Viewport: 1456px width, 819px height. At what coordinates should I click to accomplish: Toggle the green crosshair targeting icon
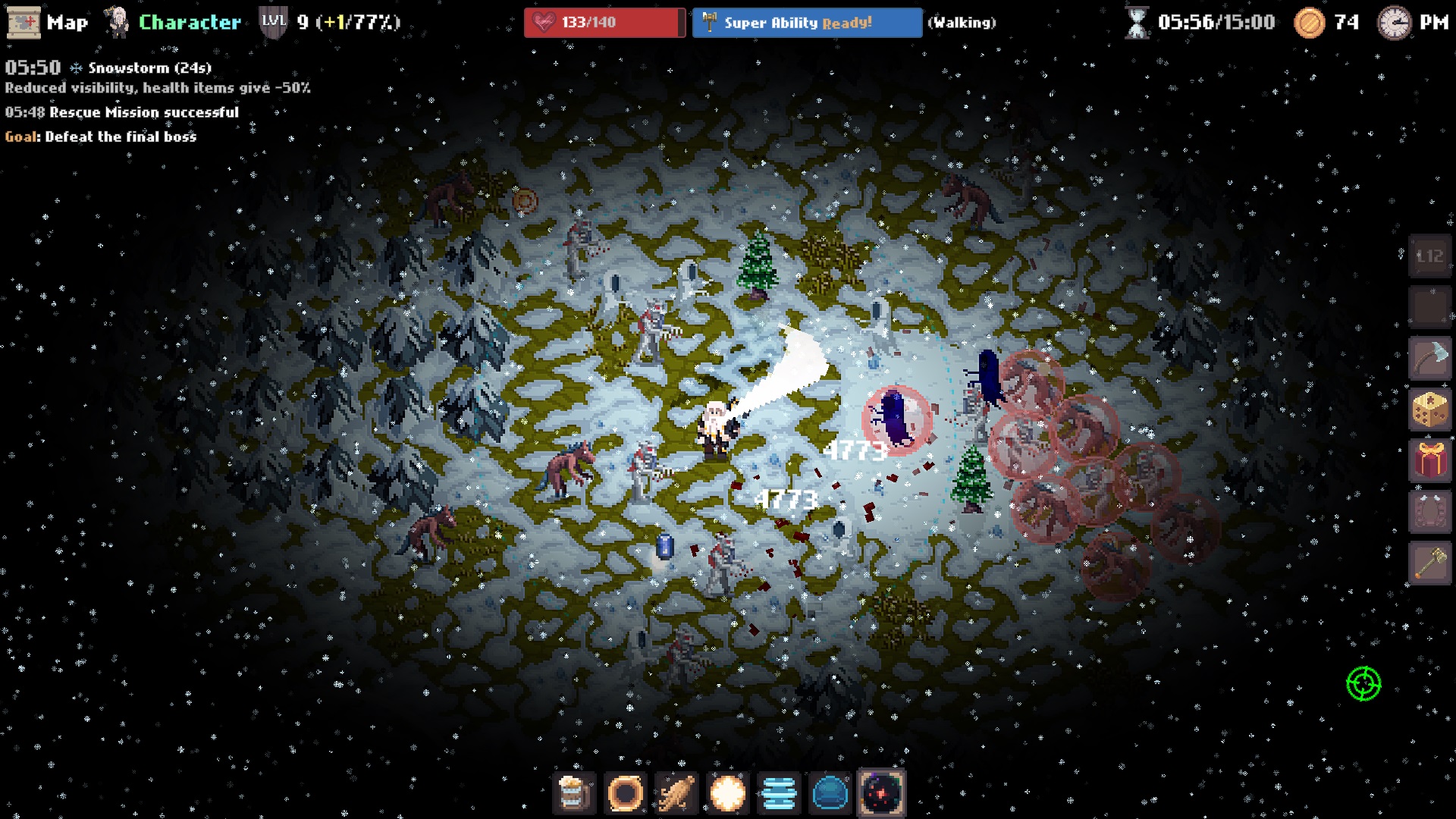coord(1363,683)
